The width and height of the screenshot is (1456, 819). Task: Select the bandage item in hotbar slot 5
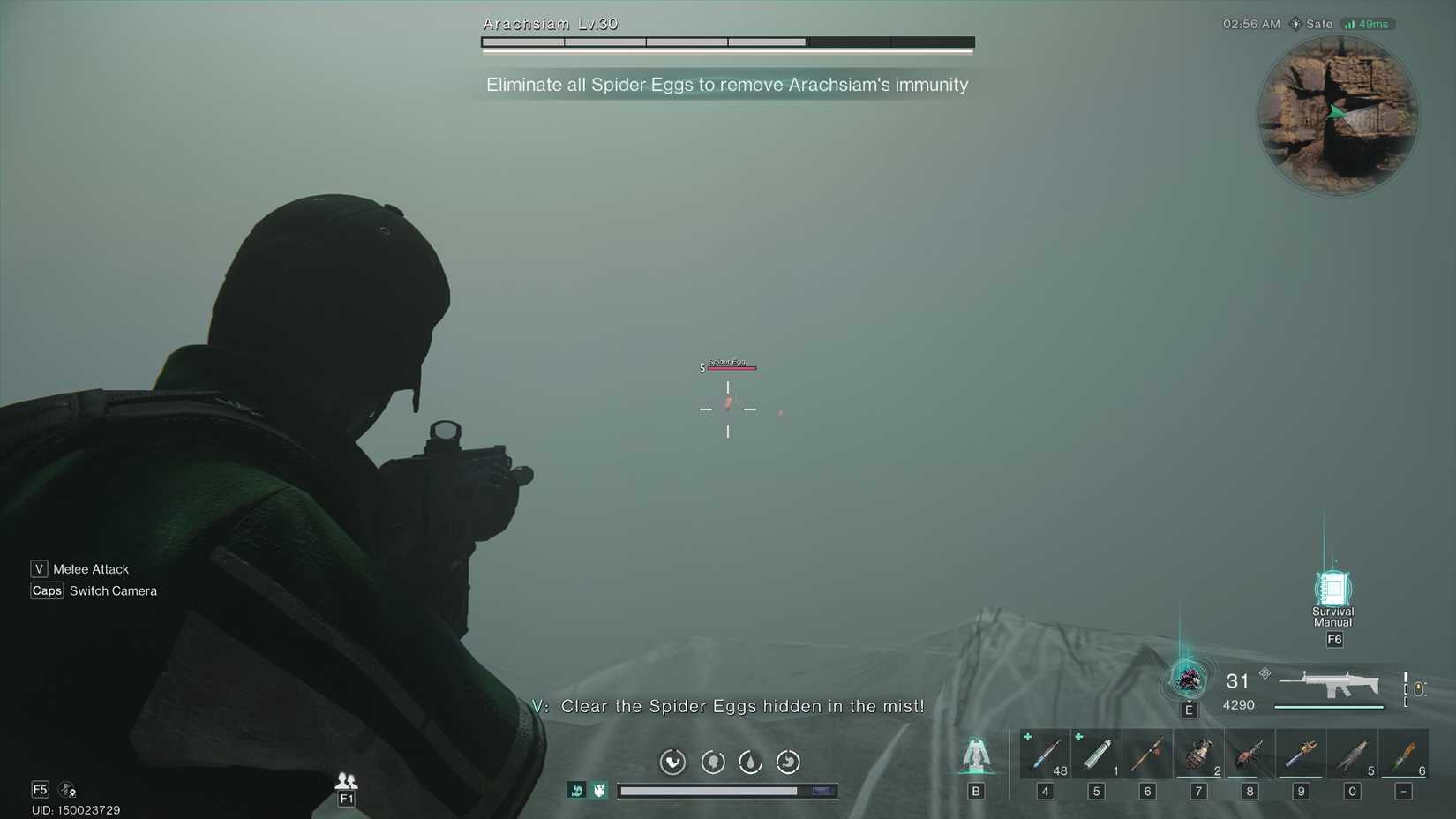coord(1096,755)
